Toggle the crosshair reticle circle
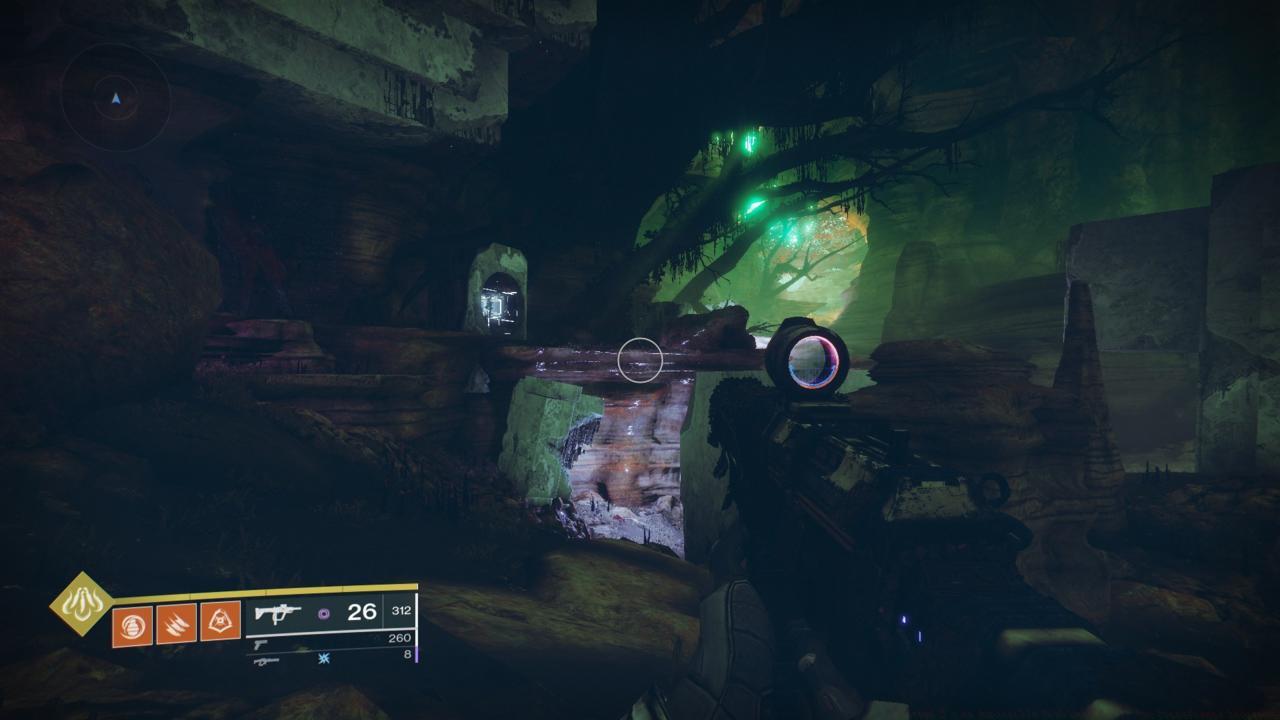The height and width of the screenshot is (720, 1280). coord(640,359)
